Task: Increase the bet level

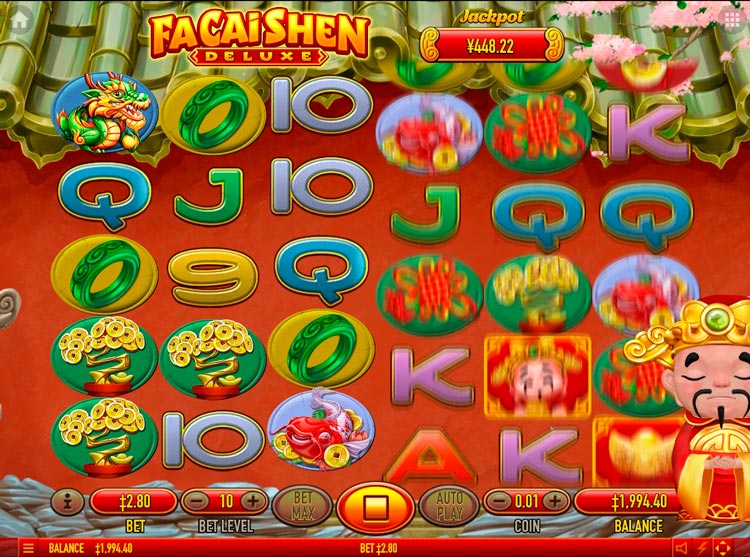Action: click(251, 501)
